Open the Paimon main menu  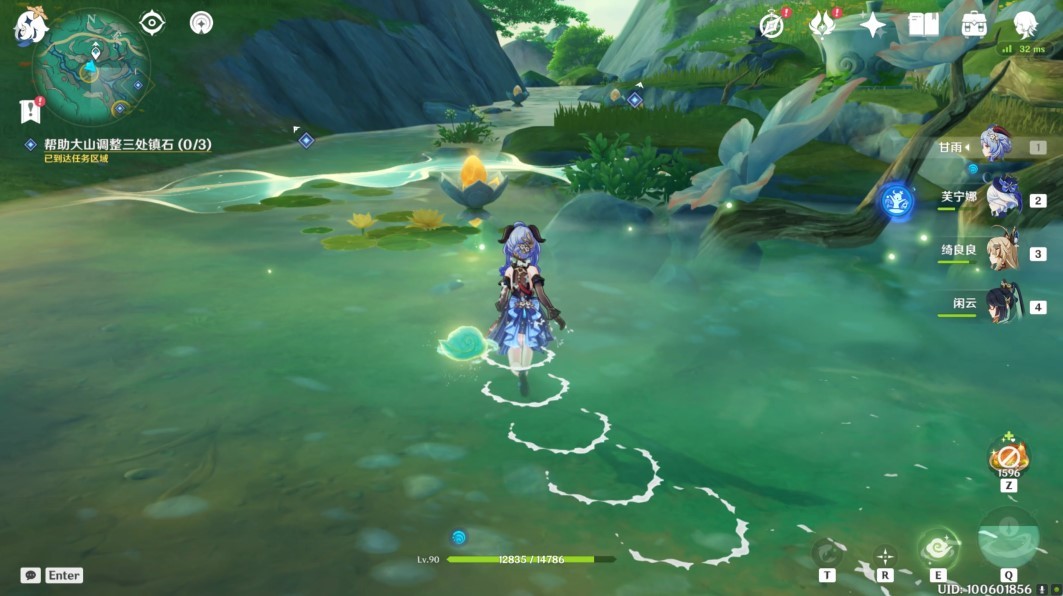click(30, 27)
